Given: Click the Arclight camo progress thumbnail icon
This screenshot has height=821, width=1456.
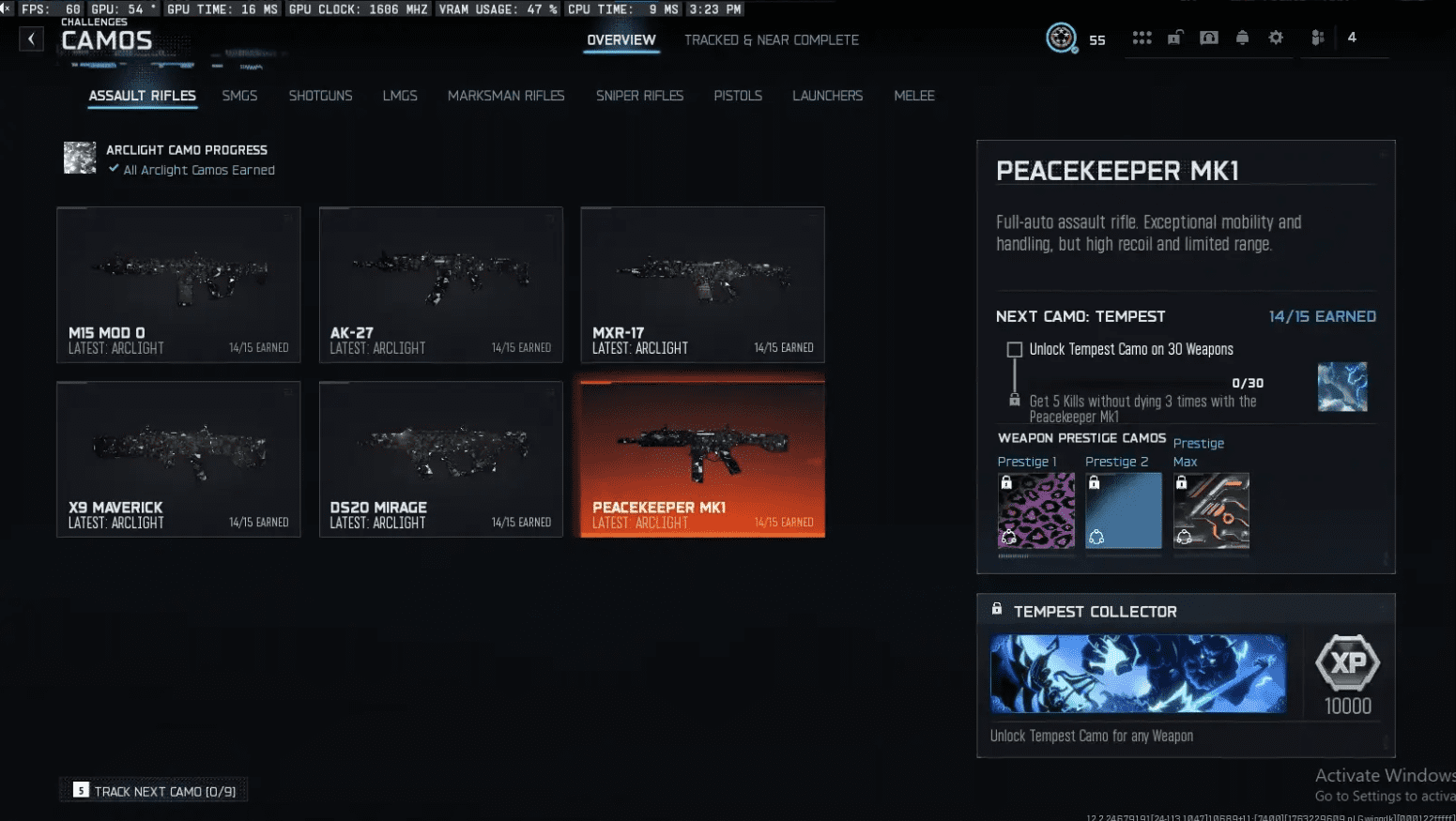Looking at the screenshot, I should [80, 158].
